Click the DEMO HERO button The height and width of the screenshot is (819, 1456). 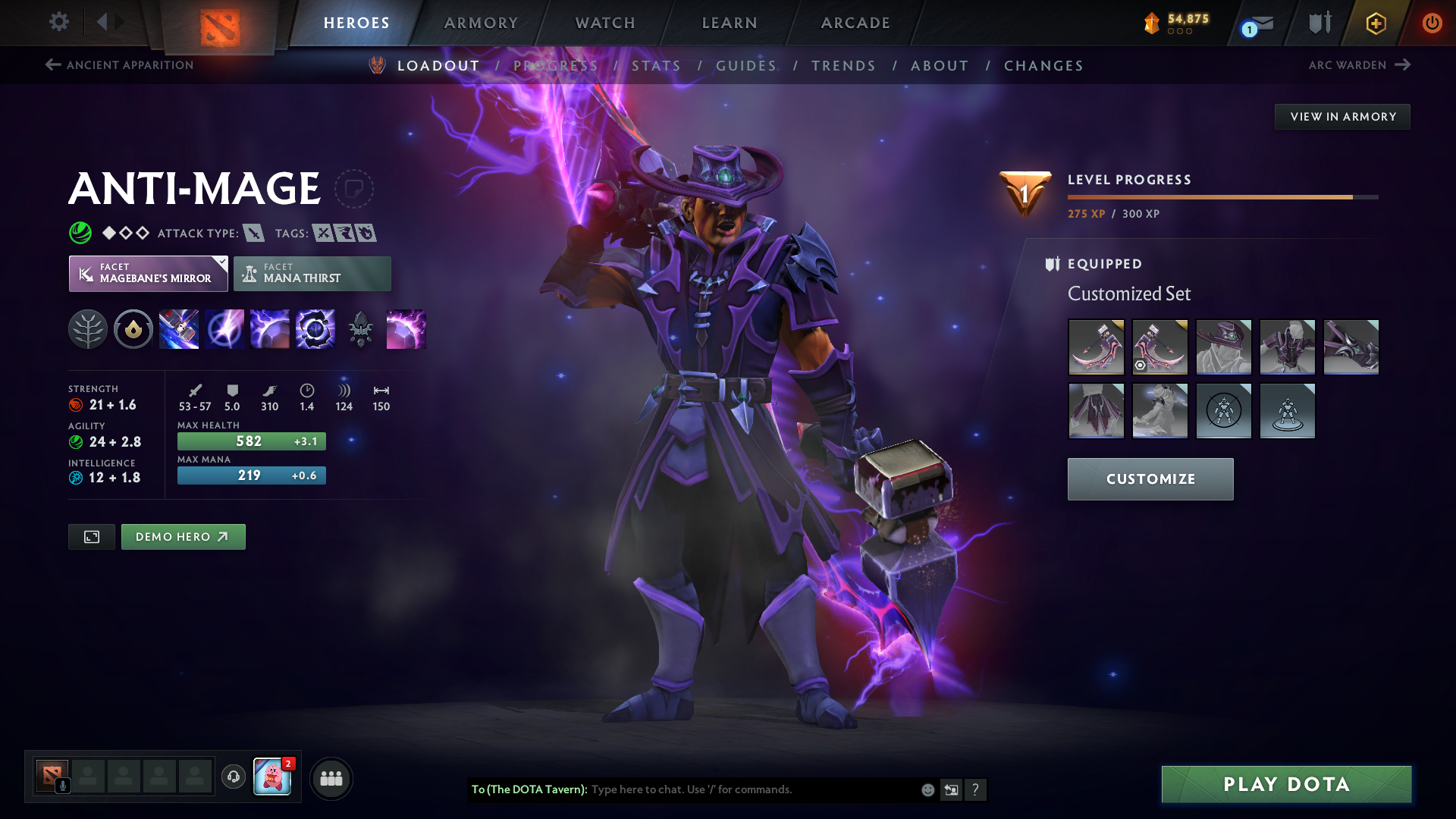pos(183,536)
